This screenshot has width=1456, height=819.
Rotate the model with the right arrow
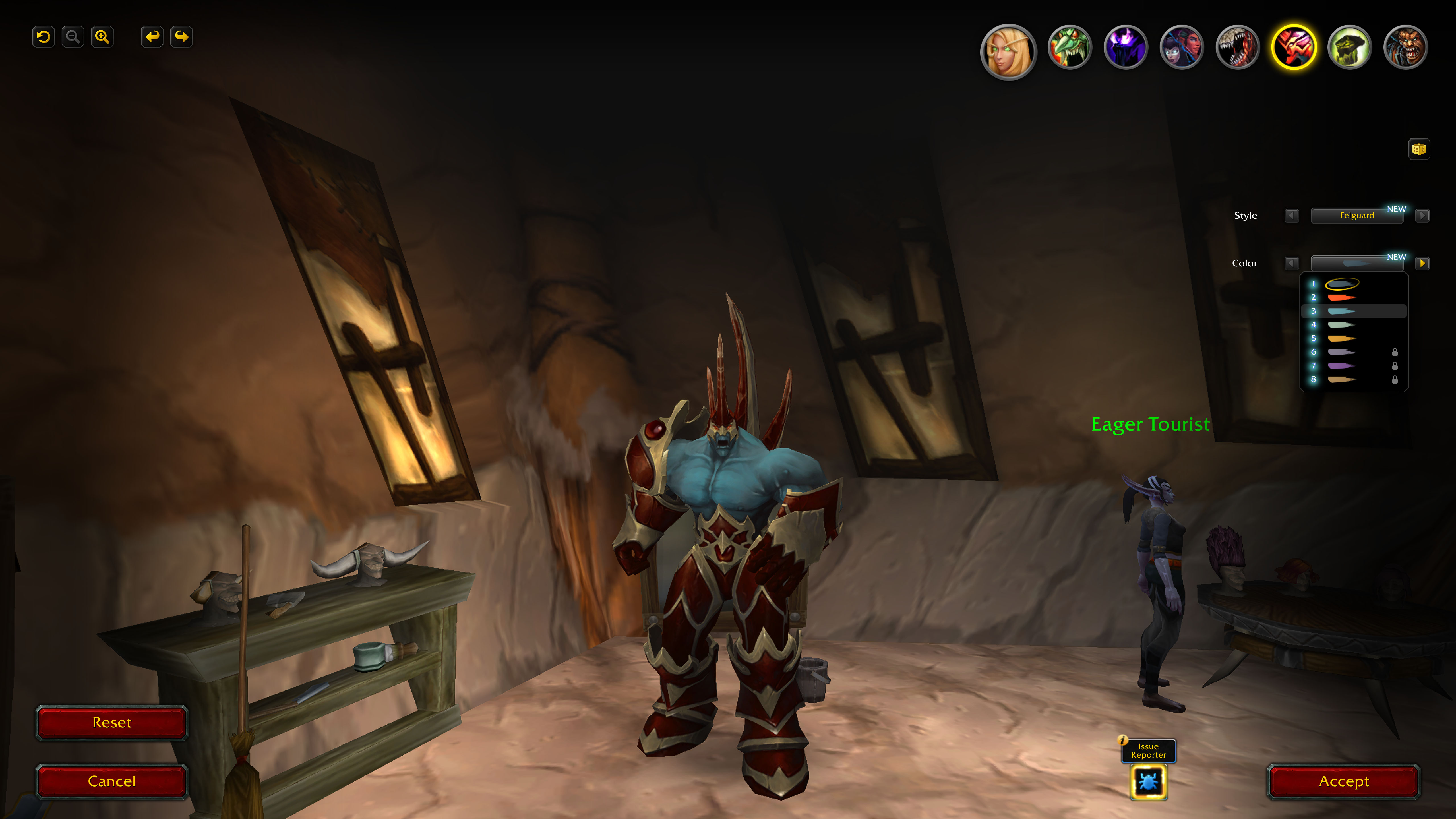[181, 37]
